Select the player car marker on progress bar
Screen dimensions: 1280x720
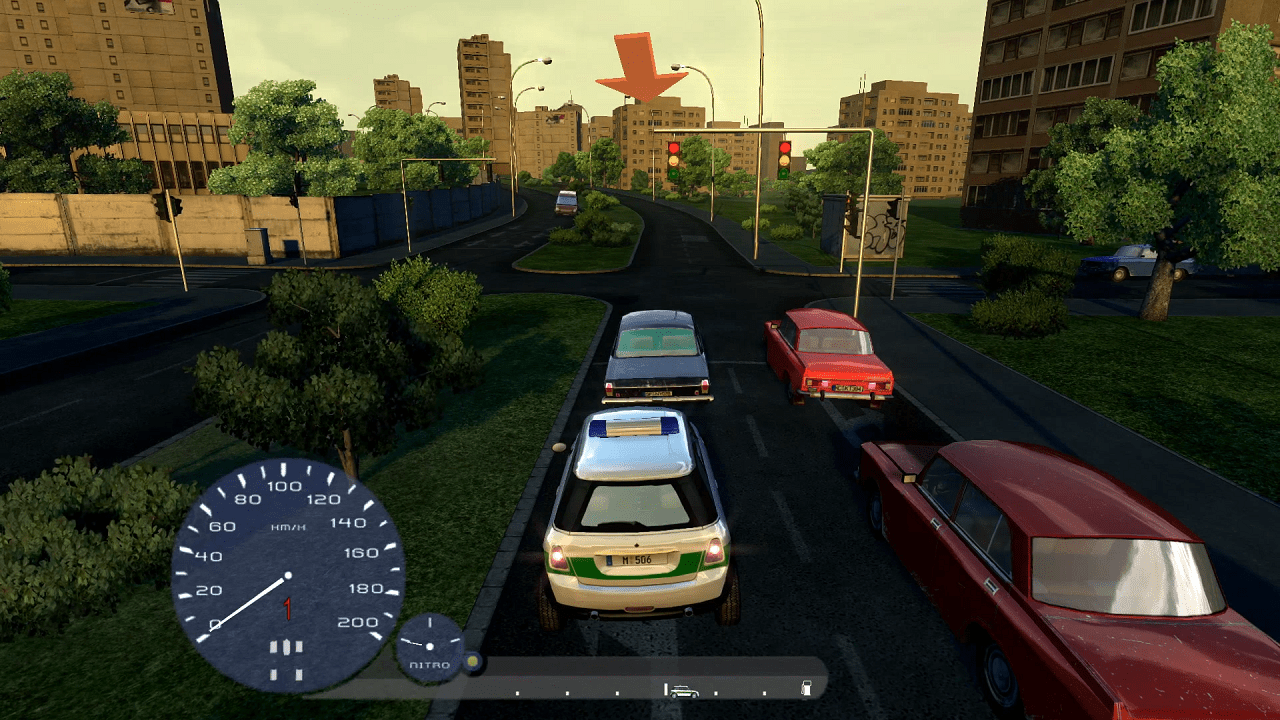tap(684, 690)
